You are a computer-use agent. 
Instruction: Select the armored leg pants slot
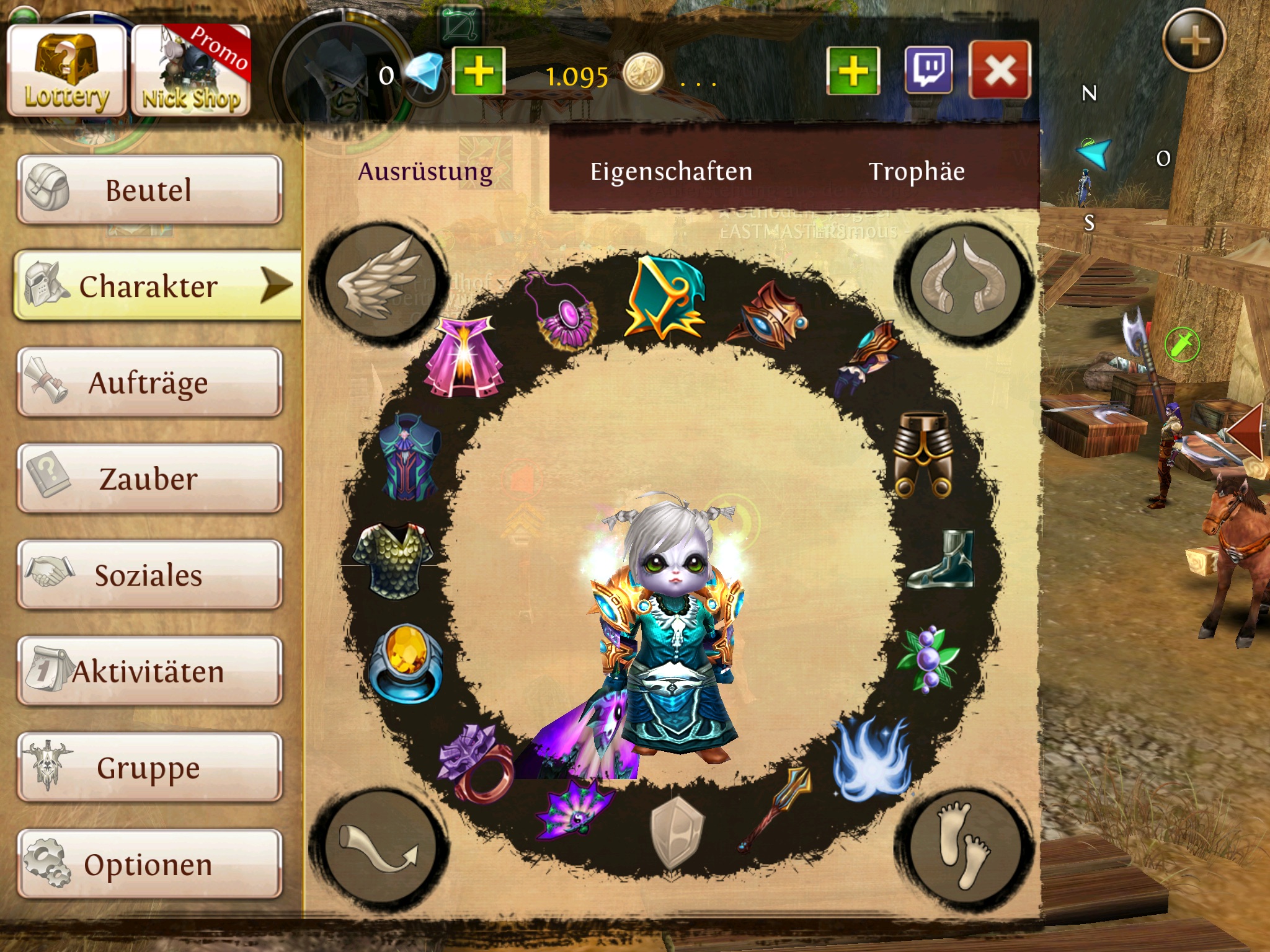point(923,454)
